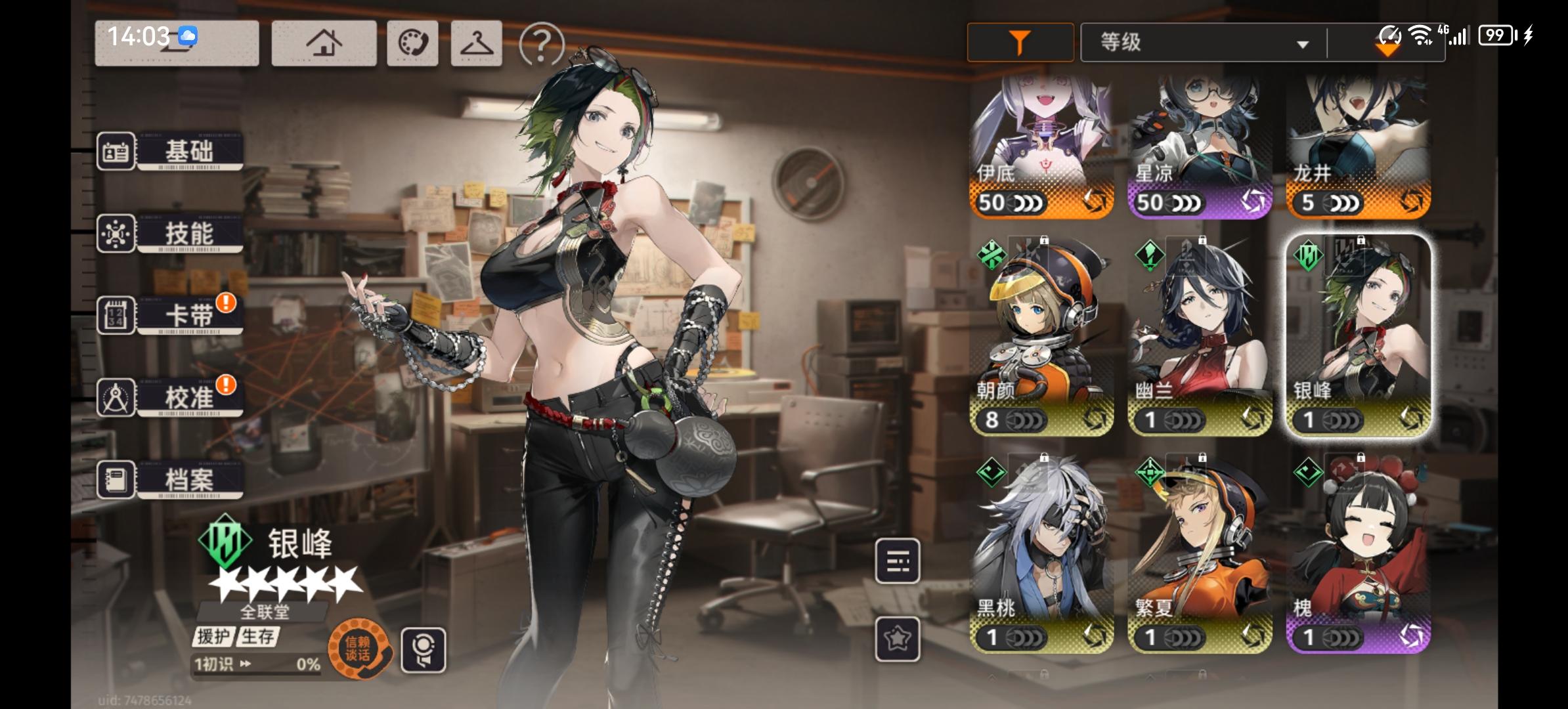Screen dimensions: 1568x709
Task: Click the orange filter funnel icon
Action: click(x=1019, y=41)
